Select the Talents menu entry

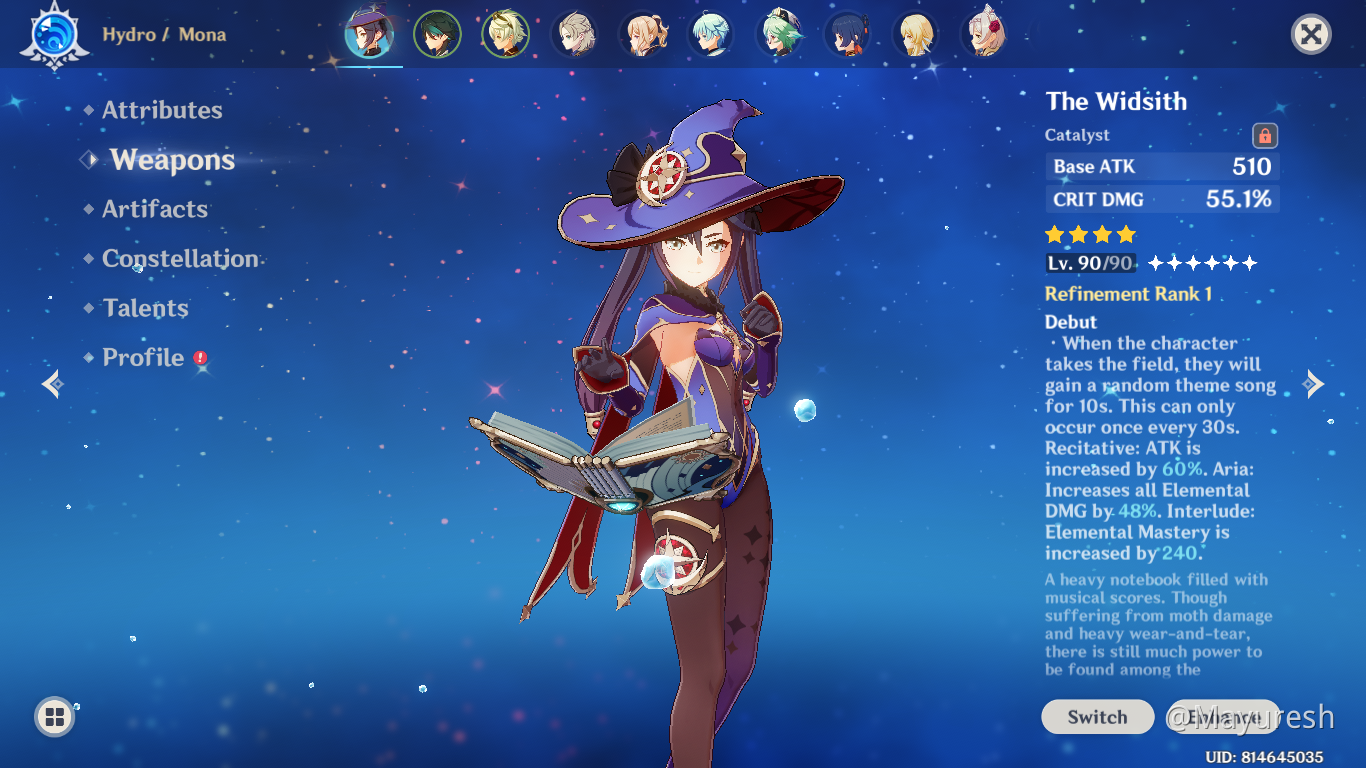coord(144,308)
